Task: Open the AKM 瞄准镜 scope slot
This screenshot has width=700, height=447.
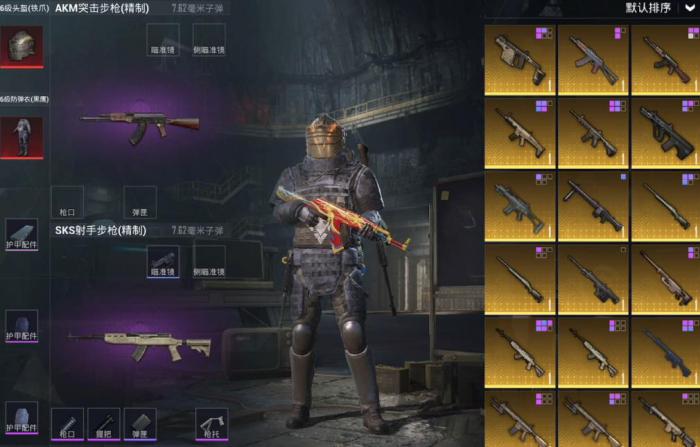Action: 163,40
